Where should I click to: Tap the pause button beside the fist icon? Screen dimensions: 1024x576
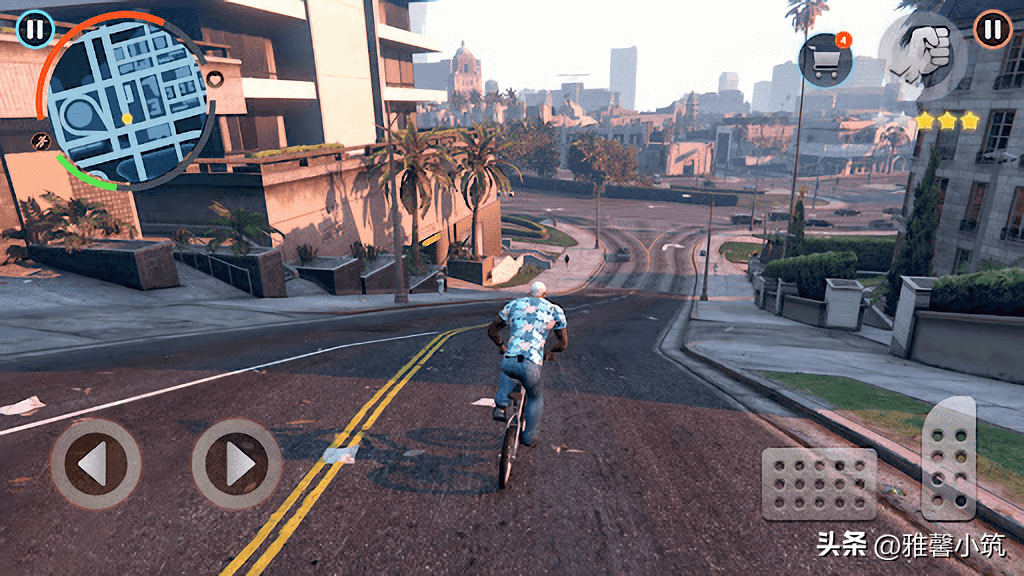pyautogui.click(x=992, y=29)
